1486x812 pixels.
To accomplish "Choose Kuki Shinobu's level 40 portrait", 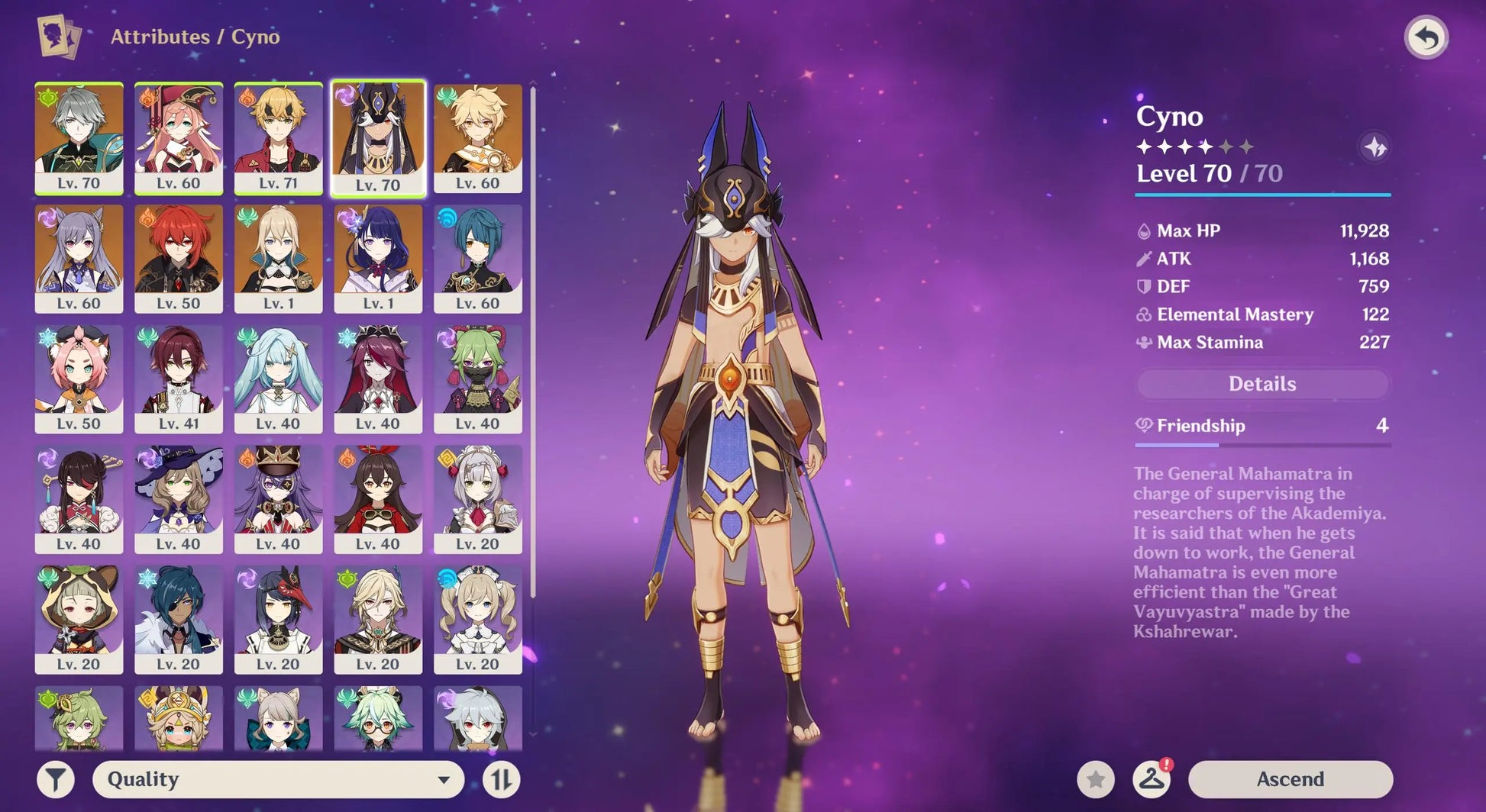I will pos(478,379).
